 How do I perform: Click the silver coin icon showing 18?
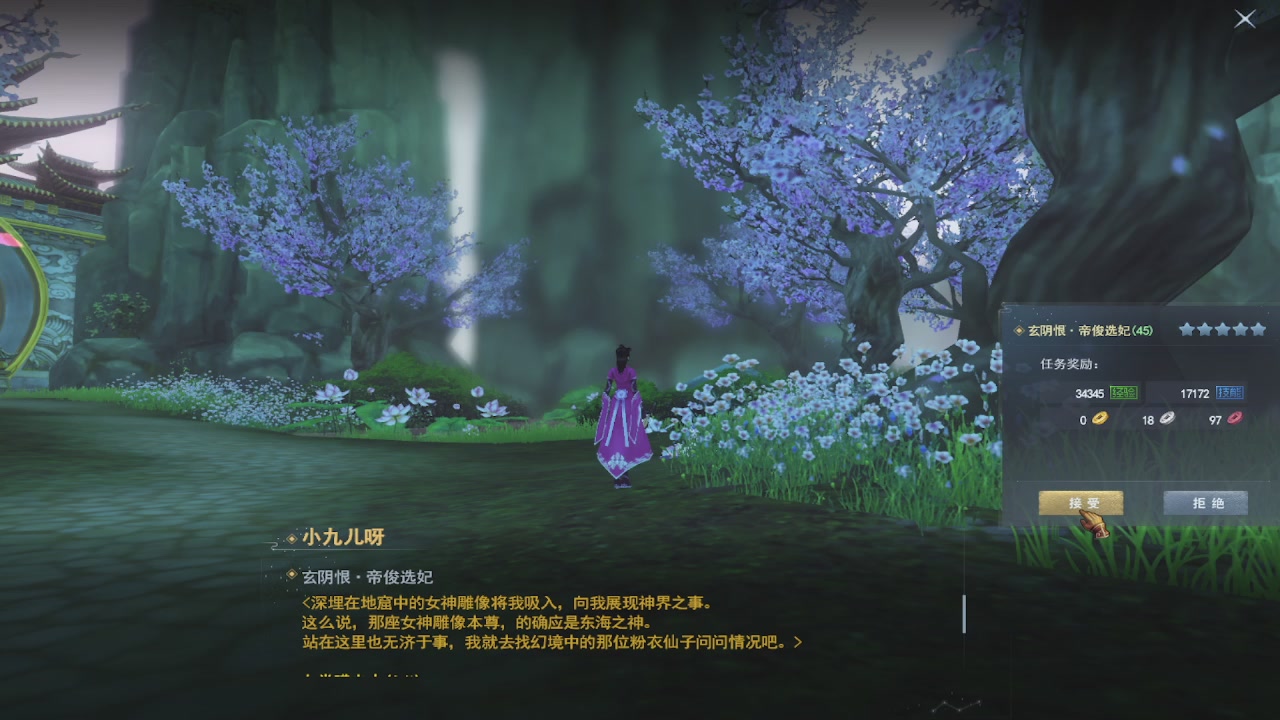1166,418
